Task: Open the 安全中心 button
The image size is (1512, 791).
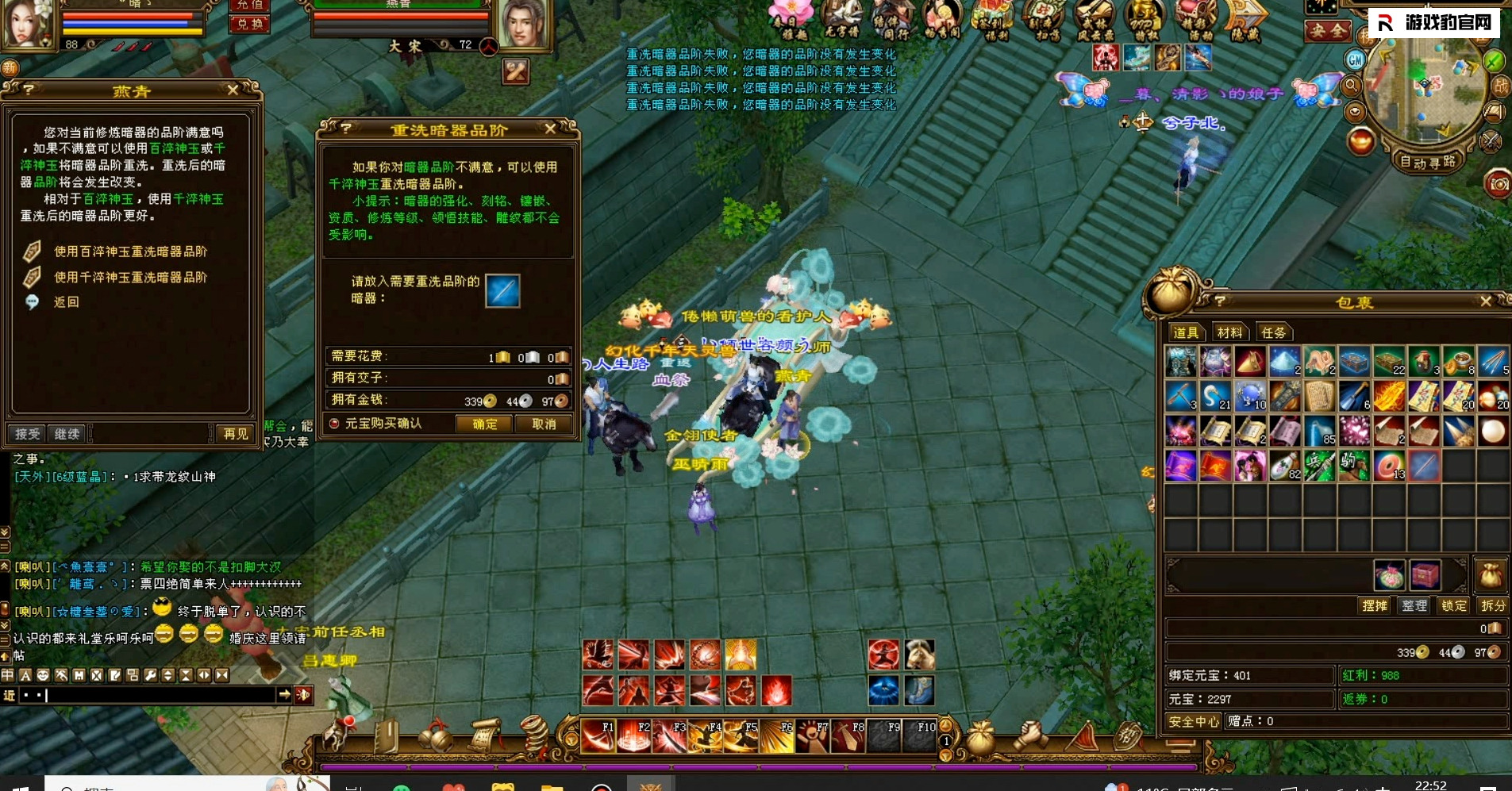Action: [1194, 721]
